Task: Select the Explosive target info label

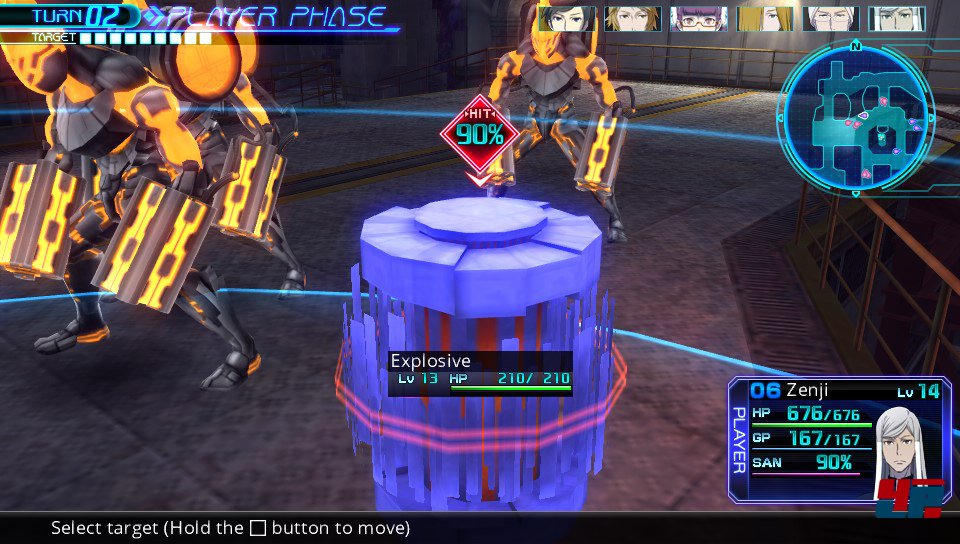Action: [x=480, y=372]
